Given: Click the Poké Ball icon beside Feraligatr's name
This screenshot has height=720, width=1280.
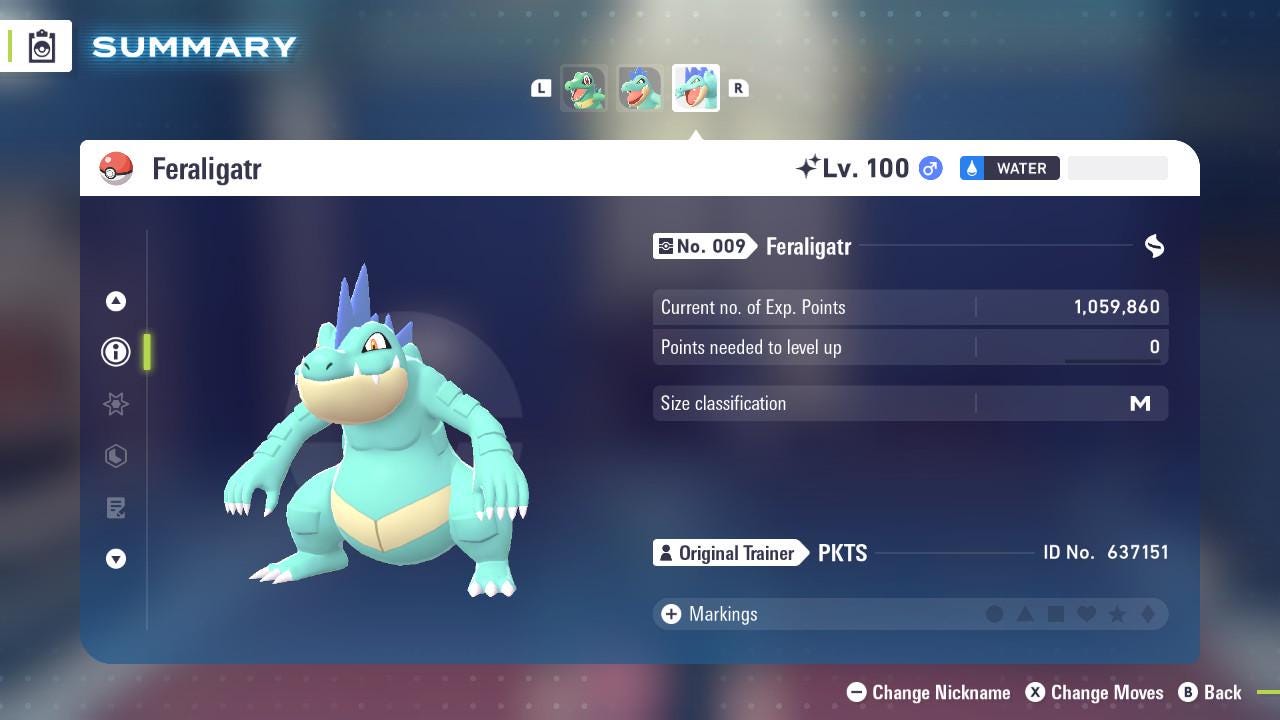Looking at the screenshot, I should pos(117,168).
